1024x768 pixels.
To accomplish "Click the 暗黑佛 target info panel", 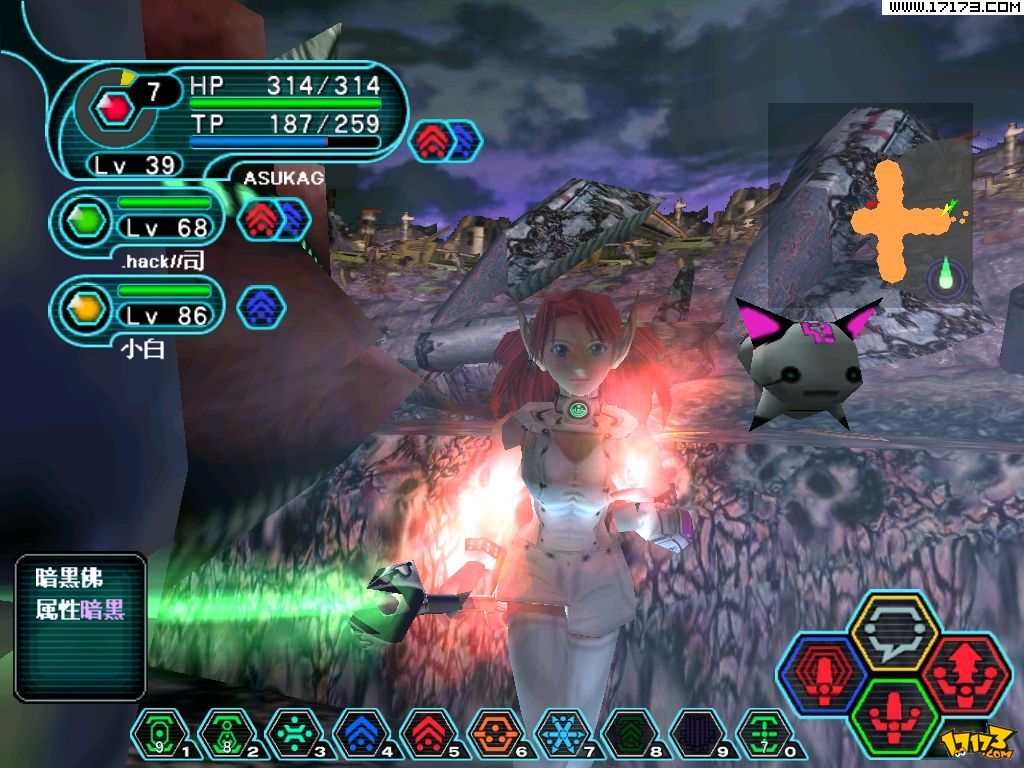I will point(81,627).
